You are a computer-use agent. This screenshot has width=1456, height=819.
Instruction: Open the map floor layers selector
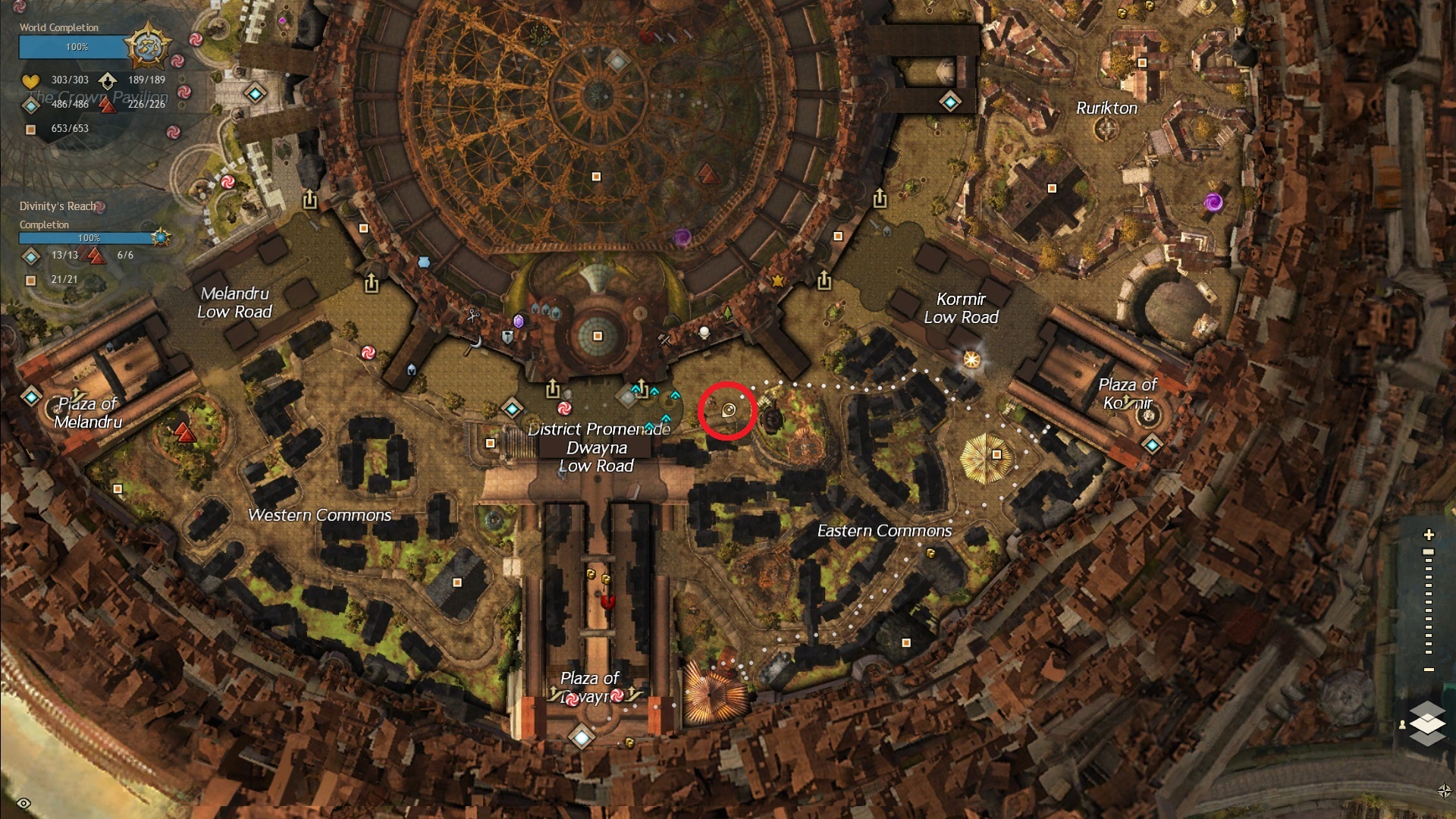coord(1427,723)
